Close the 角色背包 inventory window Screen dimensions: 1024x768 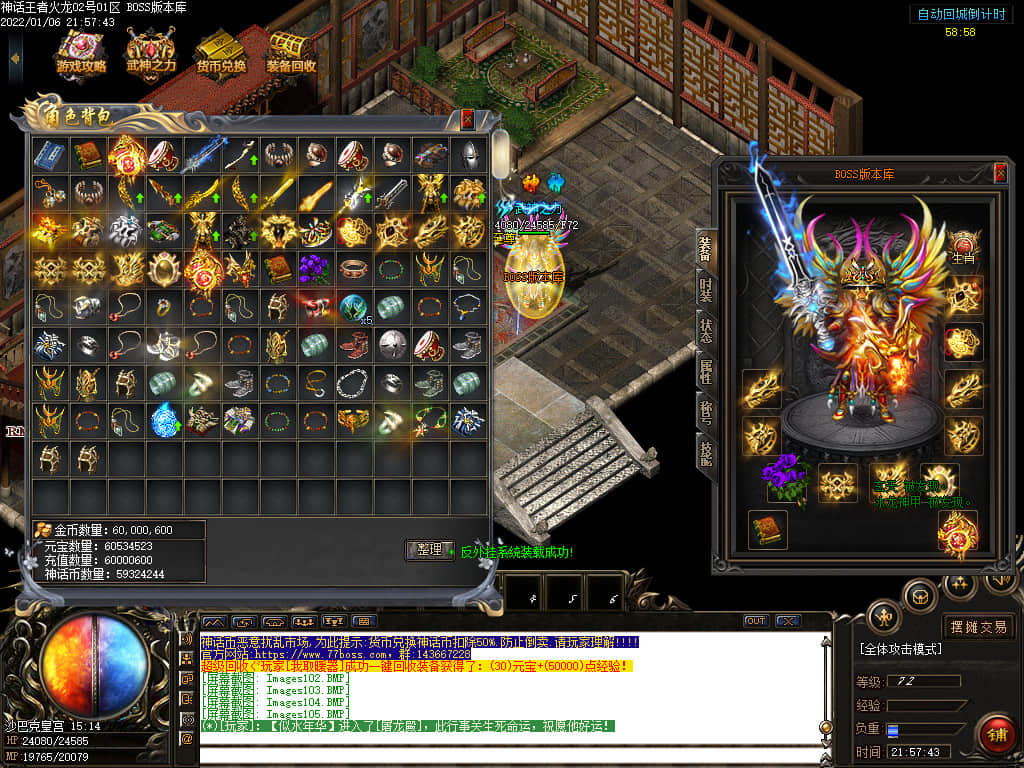467,119
